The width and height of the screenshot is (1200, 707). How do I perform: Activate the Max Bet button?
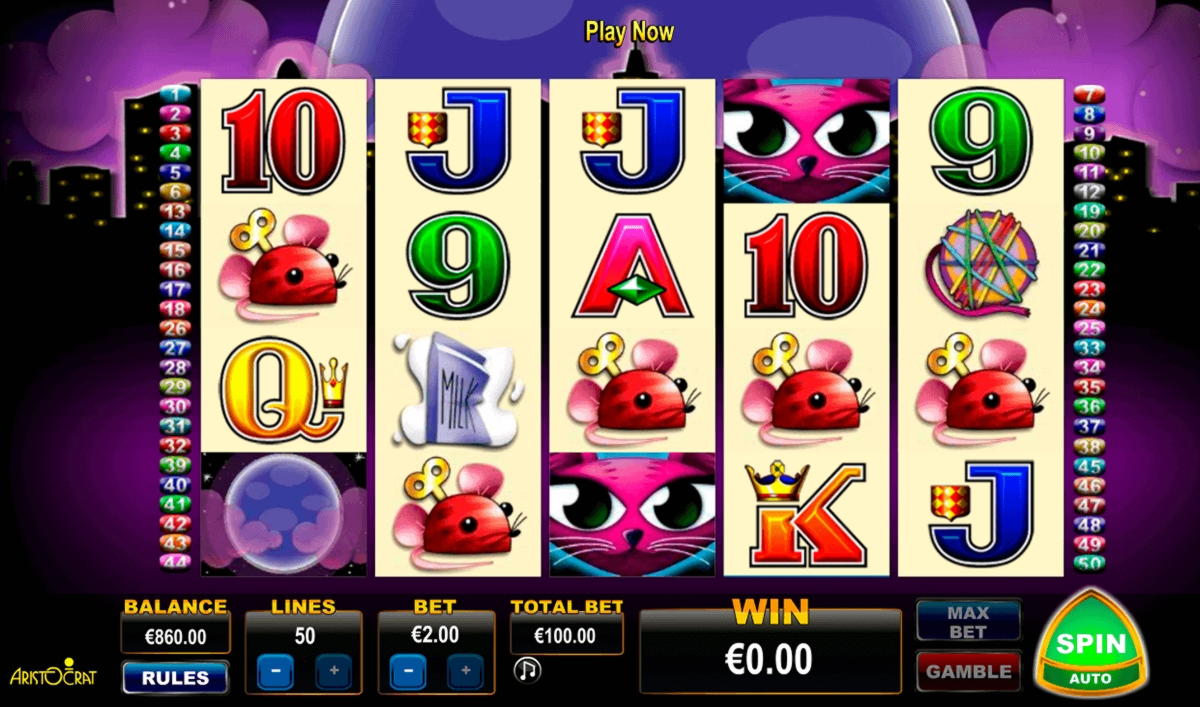(x=968, y=621)
